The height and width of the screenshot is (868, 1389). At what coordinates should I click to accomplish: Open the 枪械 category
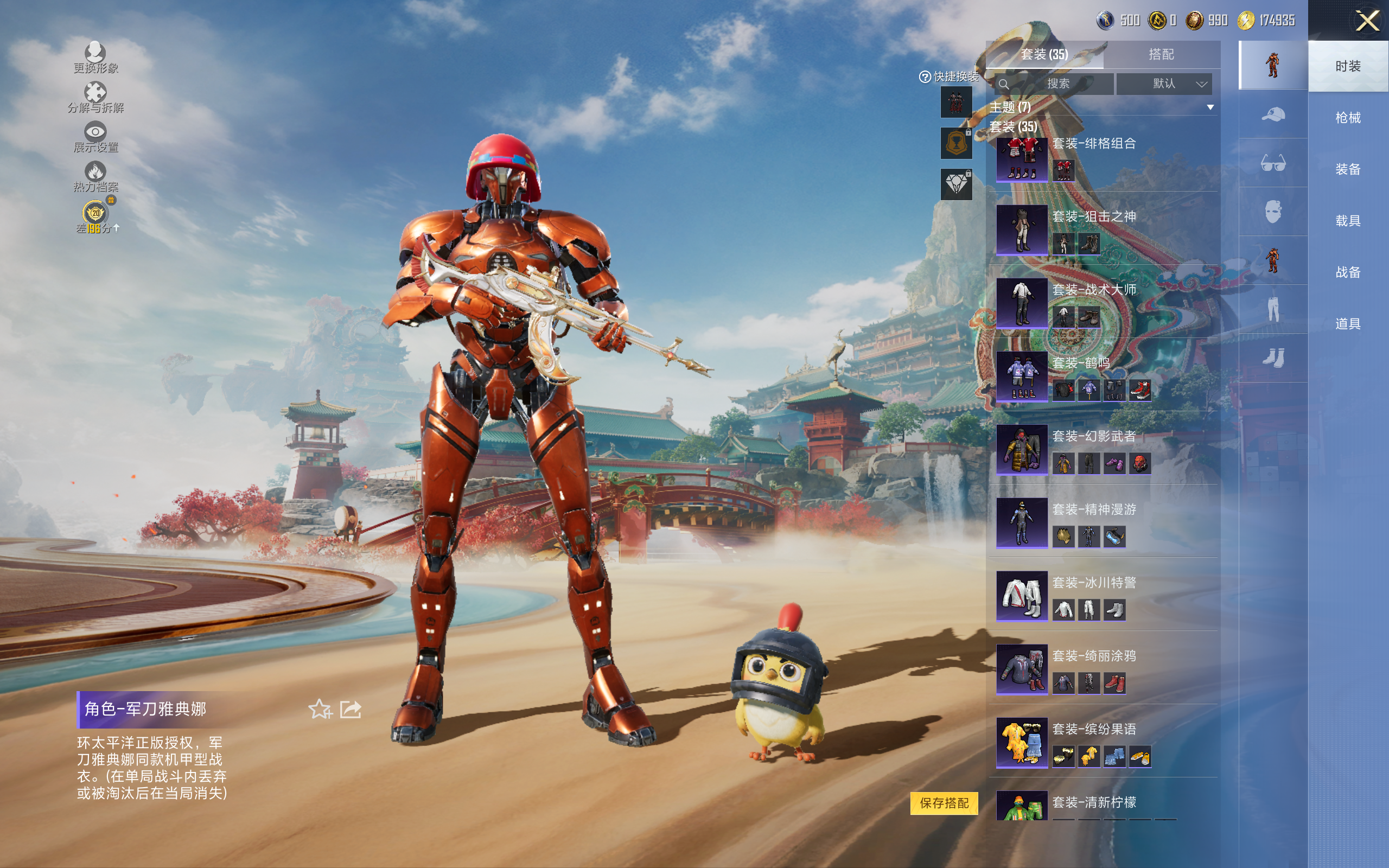(1347, 118)
